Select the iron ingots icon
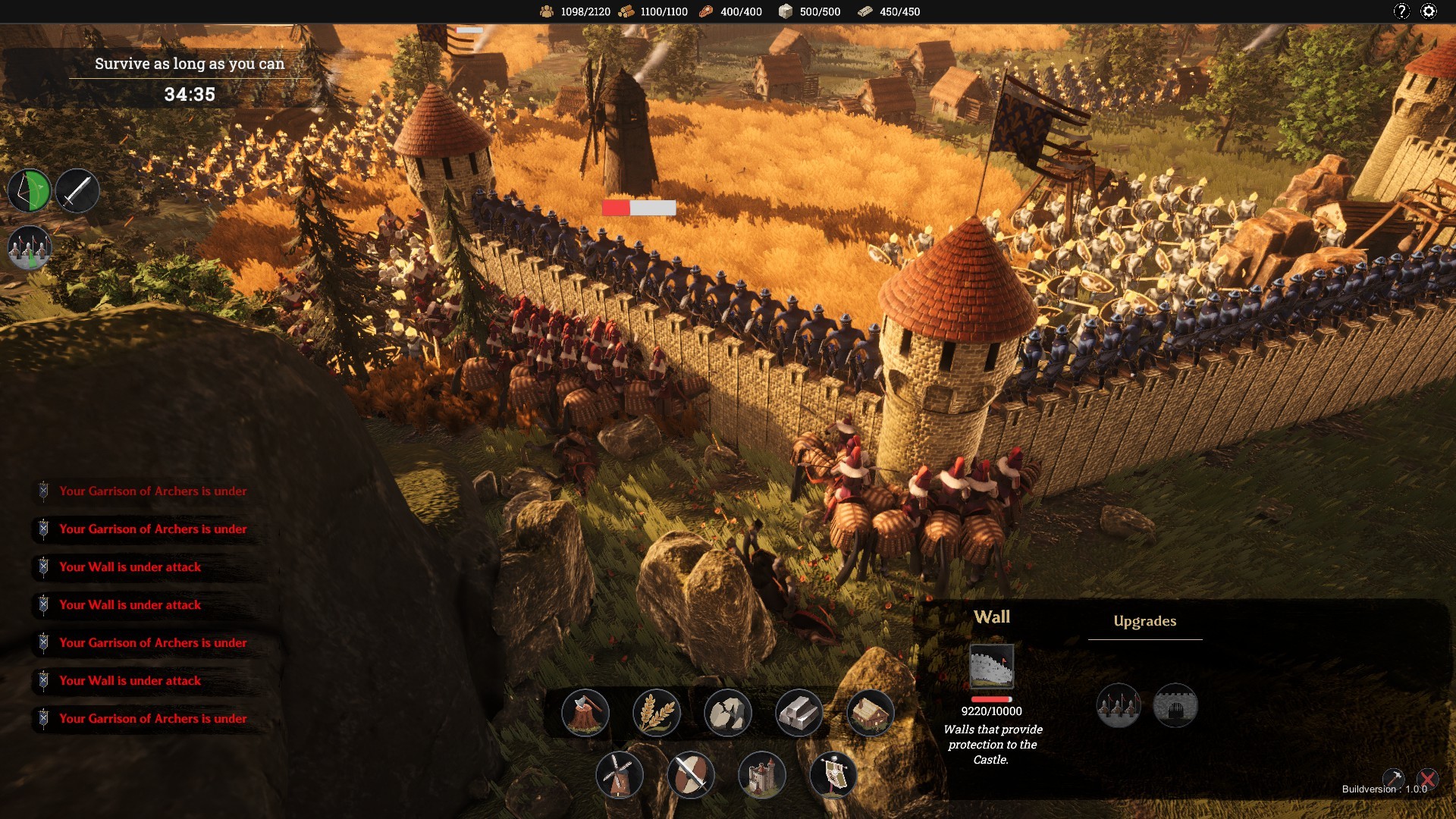 pos(799,713)
